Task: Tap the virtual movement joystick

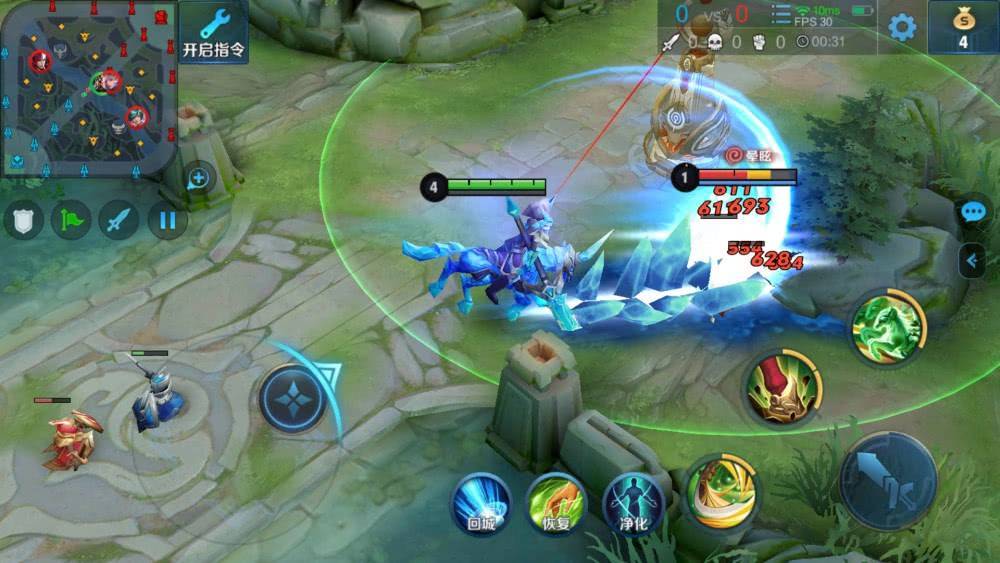Action: (x=293, y=399)
